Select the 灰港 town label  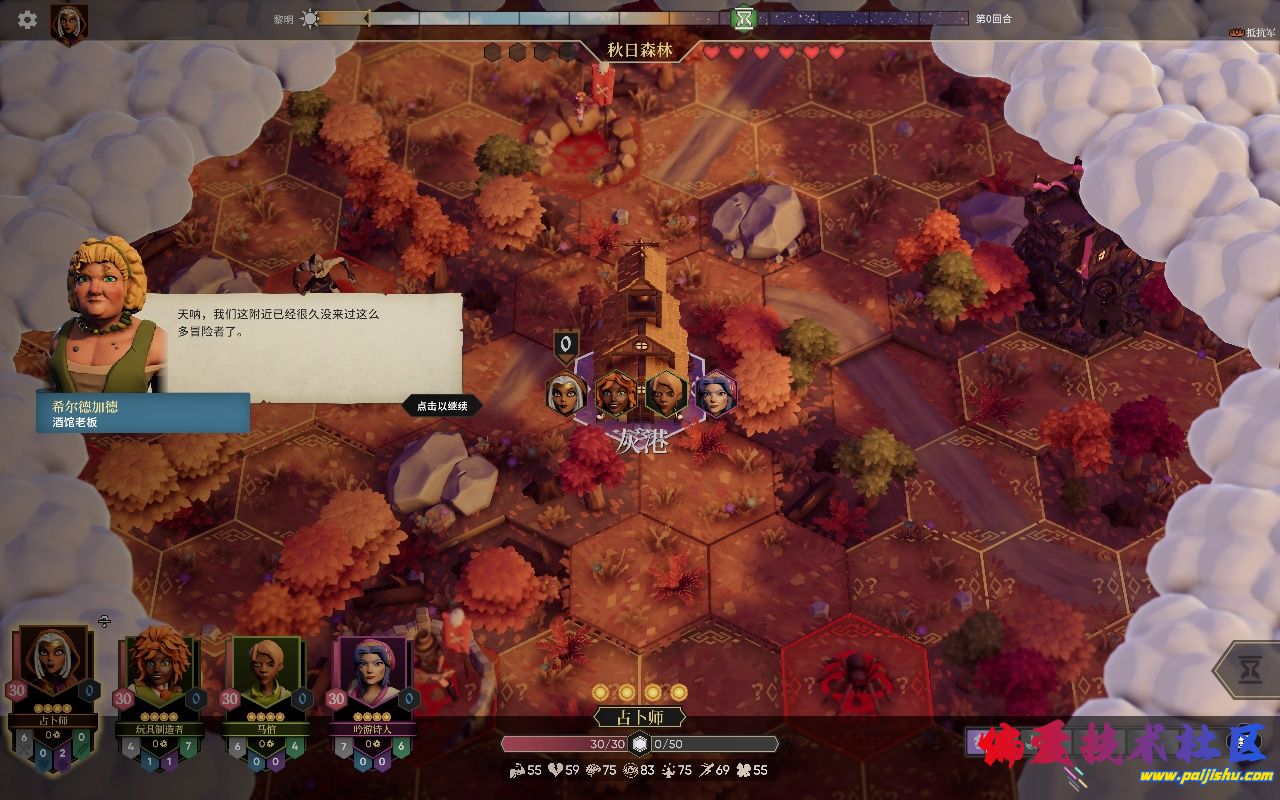641,440
